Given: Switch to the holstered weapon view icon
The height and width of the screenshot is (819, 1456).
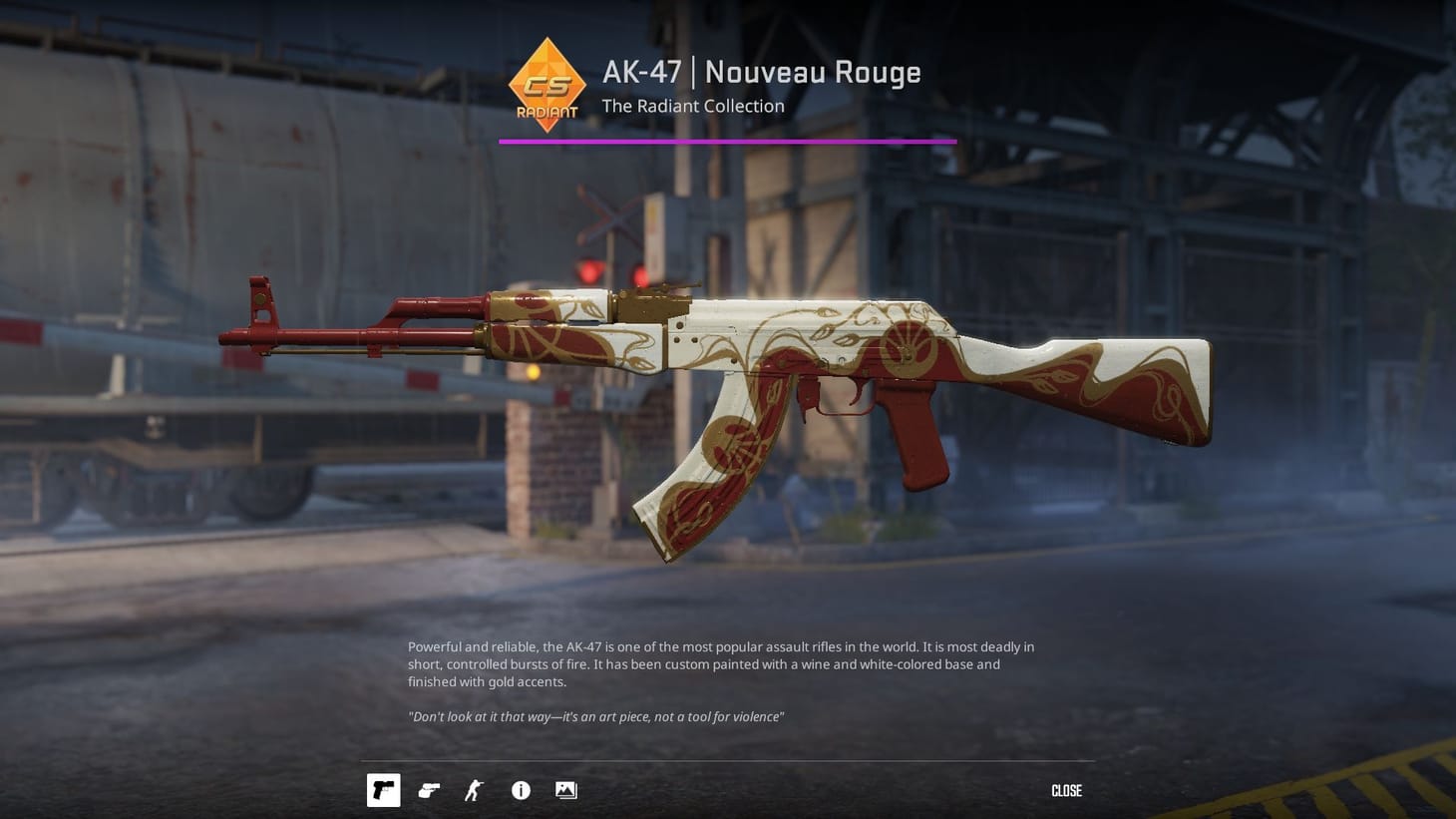Looking at the screenshot, I should point(429,790).
